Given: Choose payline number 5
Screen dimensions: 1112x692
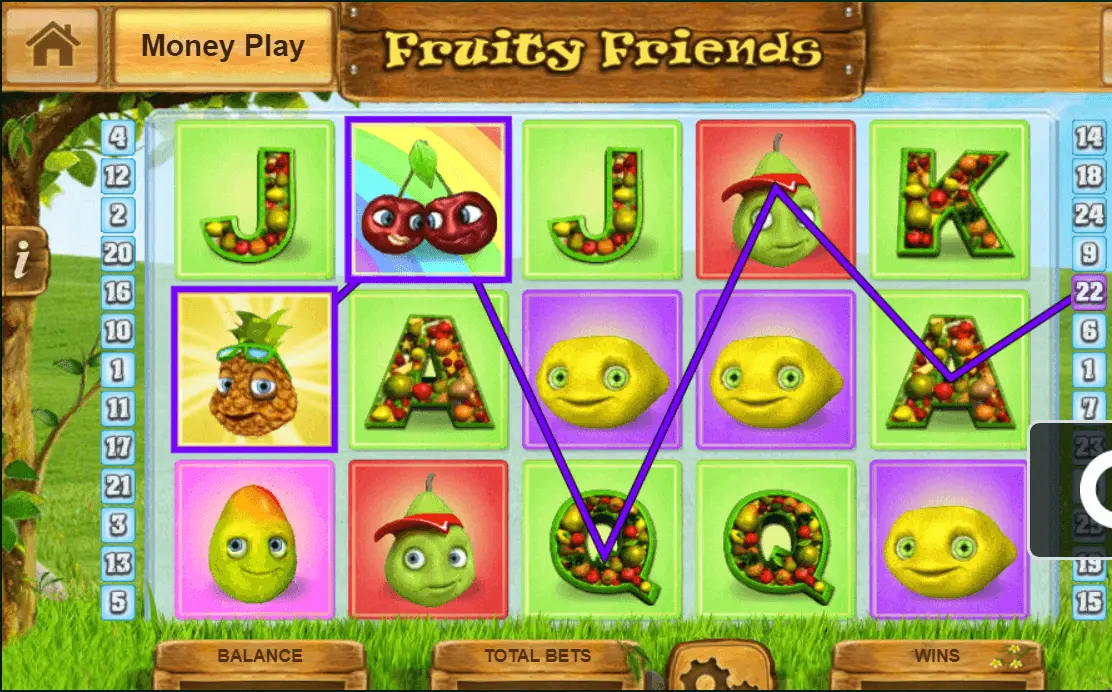Looking at the screenshot, I should [x=118, y=602].
